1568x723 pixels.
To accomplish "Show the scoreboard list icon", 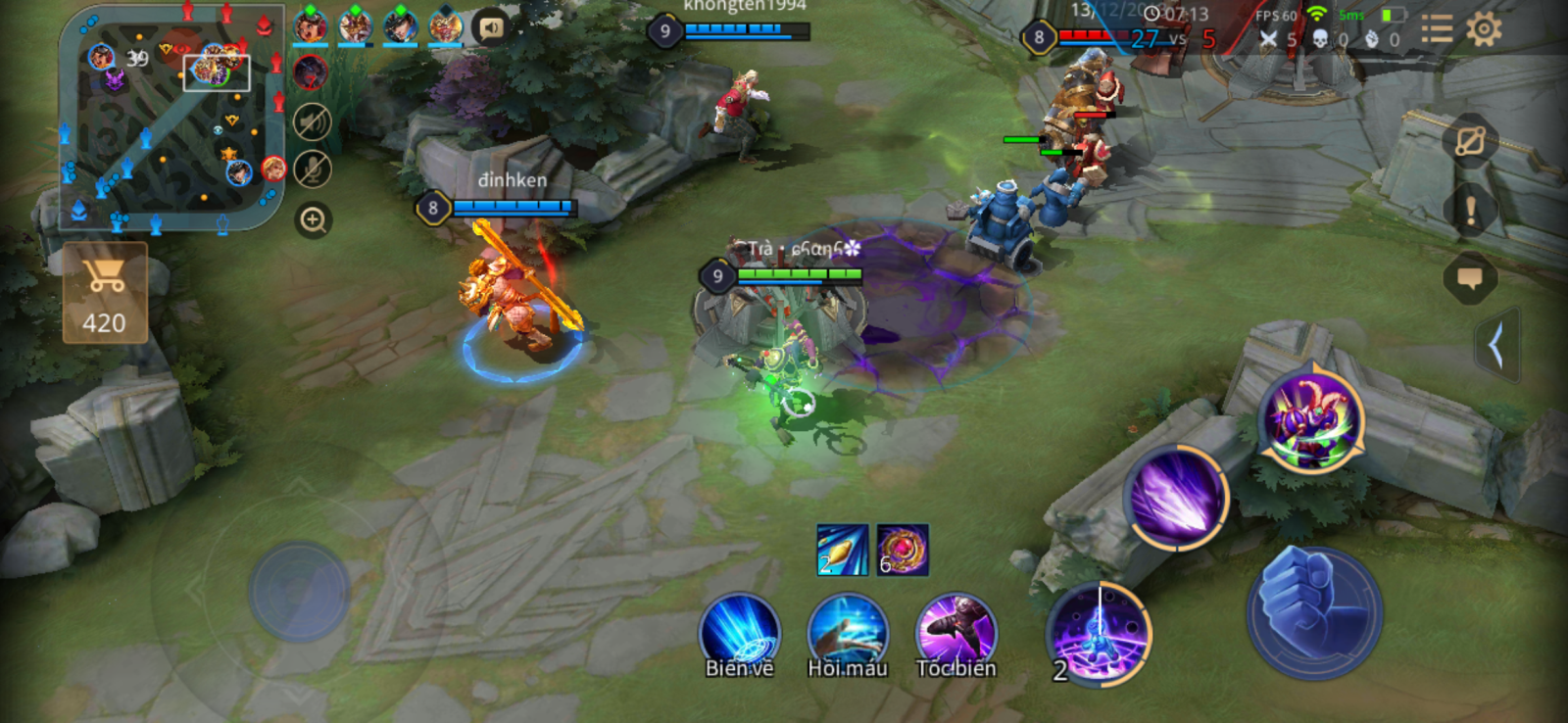I will 1437,29.
